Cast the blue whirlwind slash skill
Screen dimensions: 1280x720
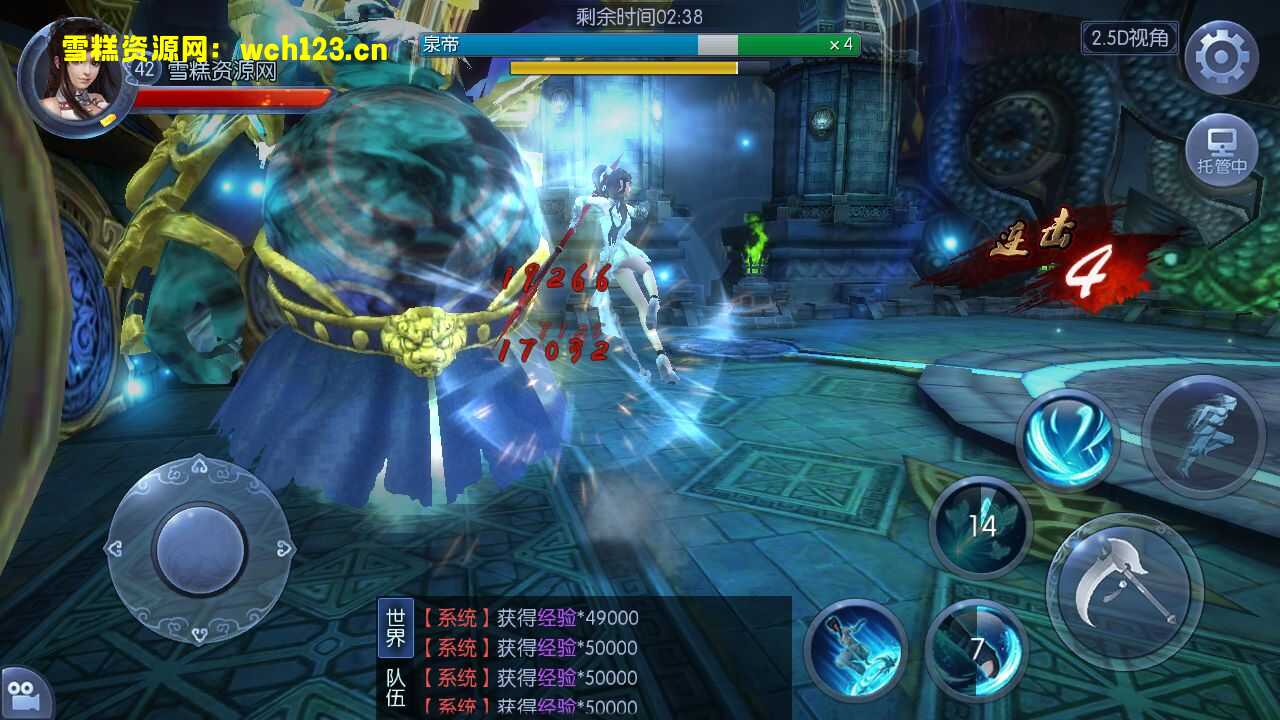point(1067,440)
